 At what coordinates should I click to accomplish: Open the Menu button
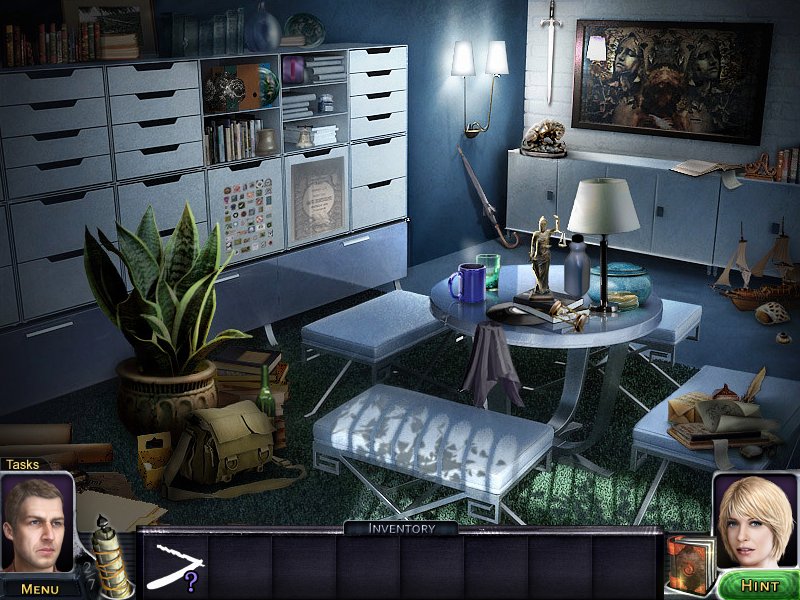(39, 588)
